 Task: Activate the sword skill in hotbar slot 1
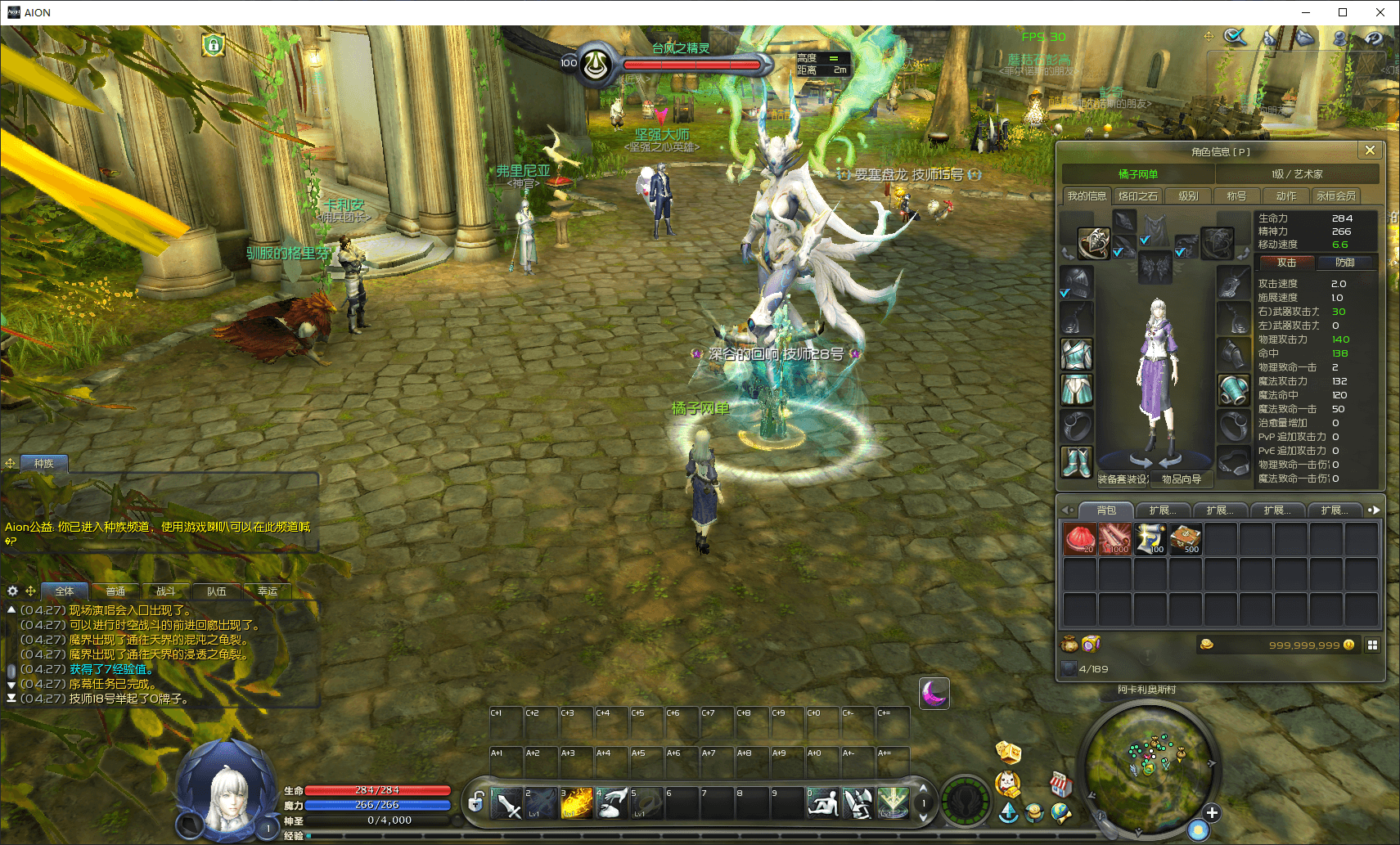point(506,803)
